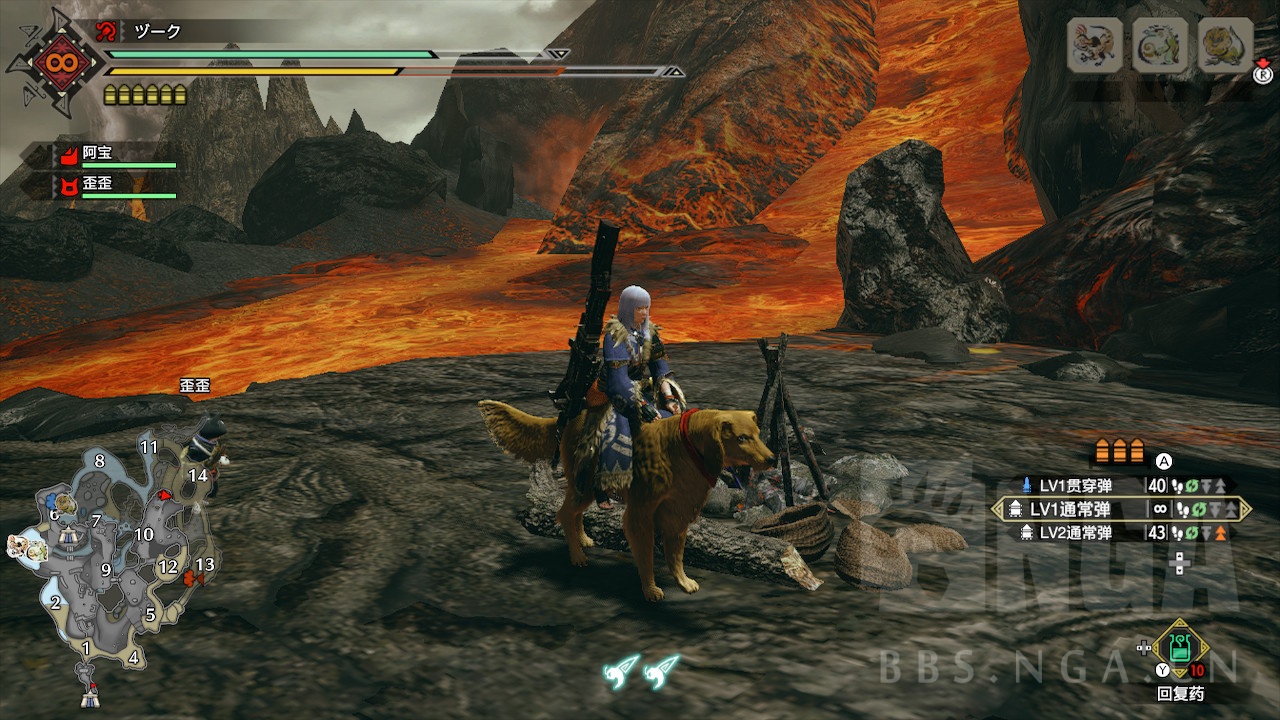Viewport: 1280px width, 720px height.
Task: Expand the selected LV1通常弹 ammo row arrow
Action: pos(1245,508)
